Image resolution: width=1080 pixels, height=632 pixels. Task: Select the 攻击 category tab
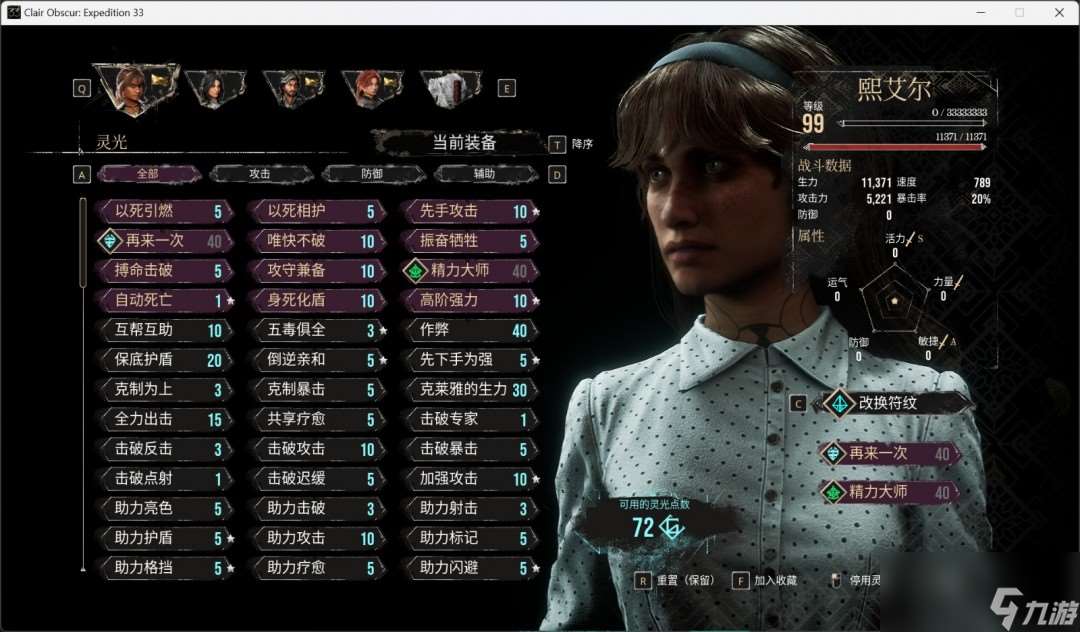click(x=260, y=174)
